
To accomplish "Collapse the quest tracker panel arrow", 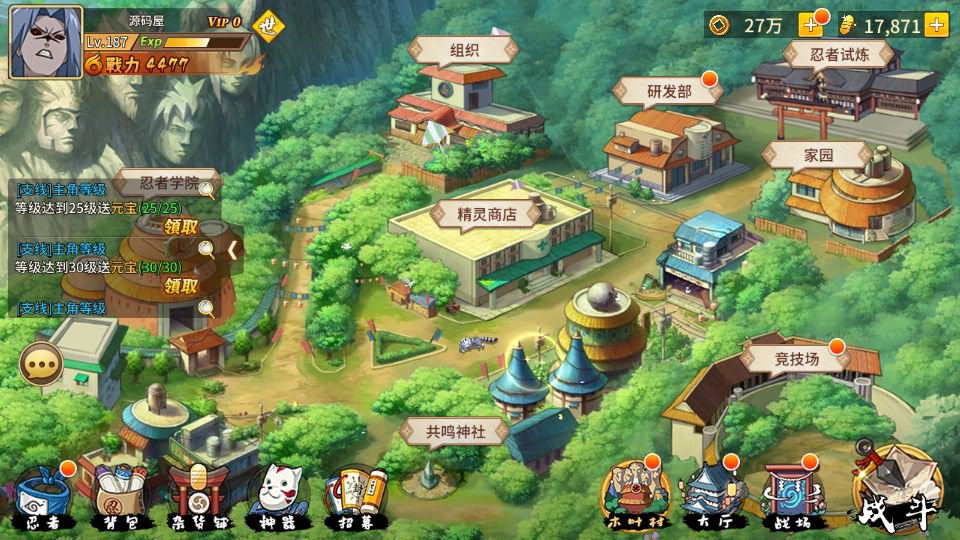I will 233,249.
